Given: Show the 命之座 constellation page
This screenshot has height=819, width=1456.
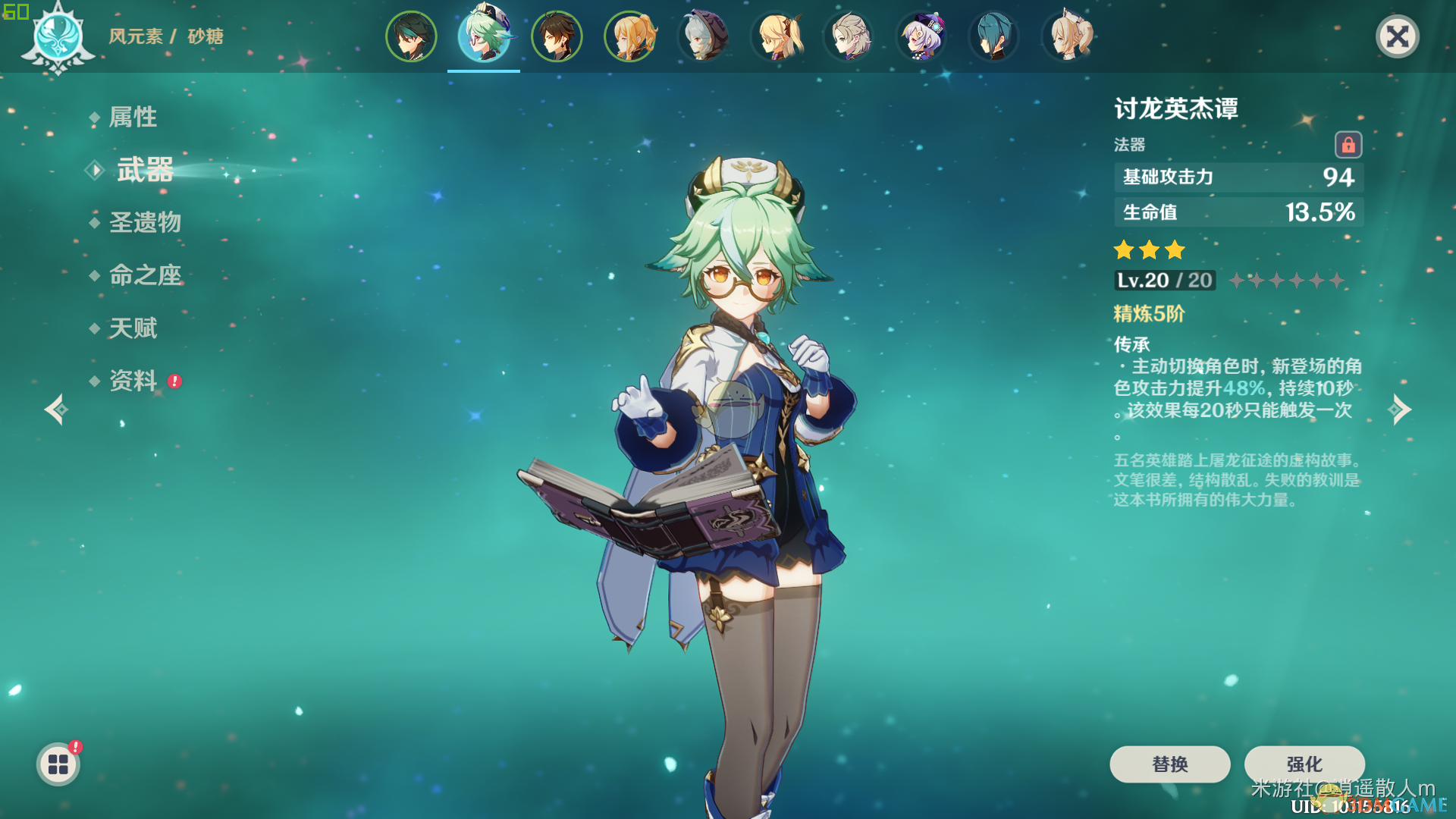Looking at the screenshot, I should [x=145, y=275].
